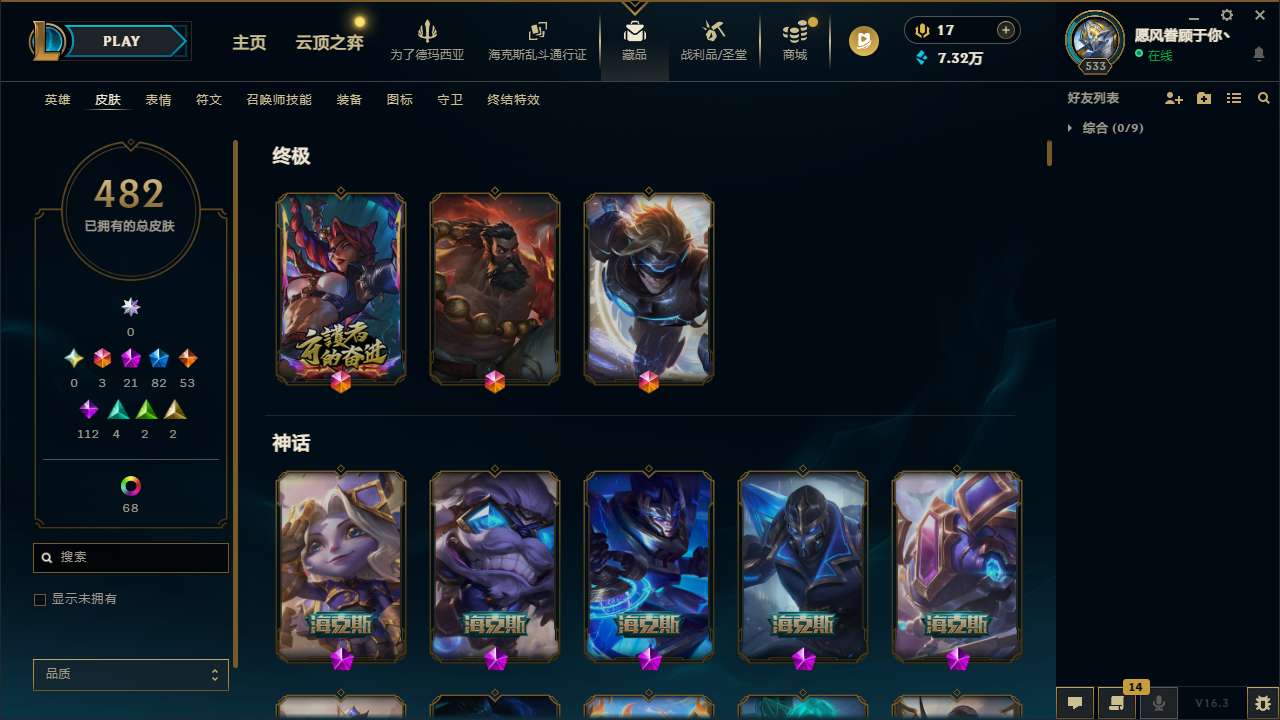
Task: Select the Lulu mythic skin thumbnail
Action: [x=340, y=566]
